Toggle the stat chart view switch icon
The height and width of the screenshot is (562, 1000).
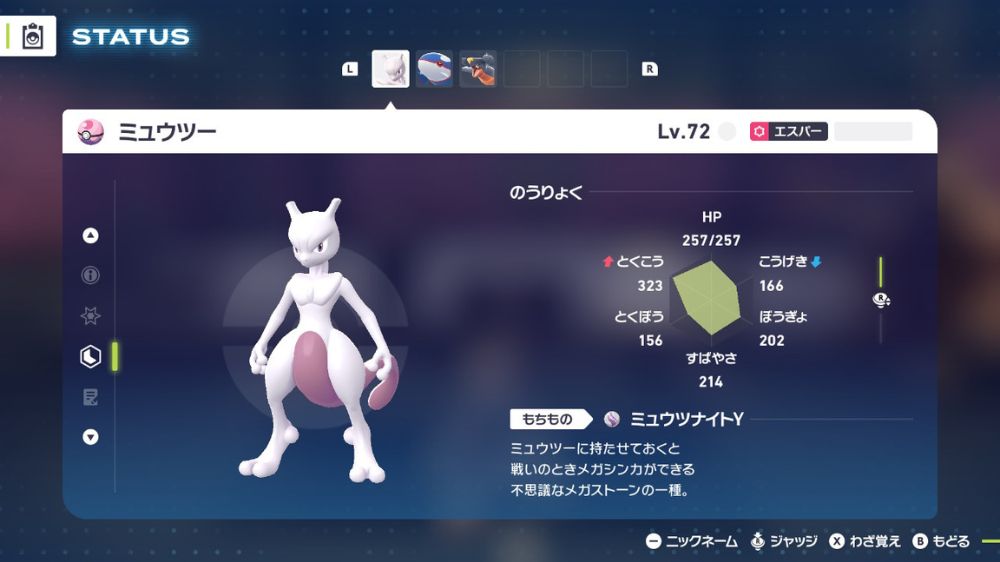coord(881,299)
